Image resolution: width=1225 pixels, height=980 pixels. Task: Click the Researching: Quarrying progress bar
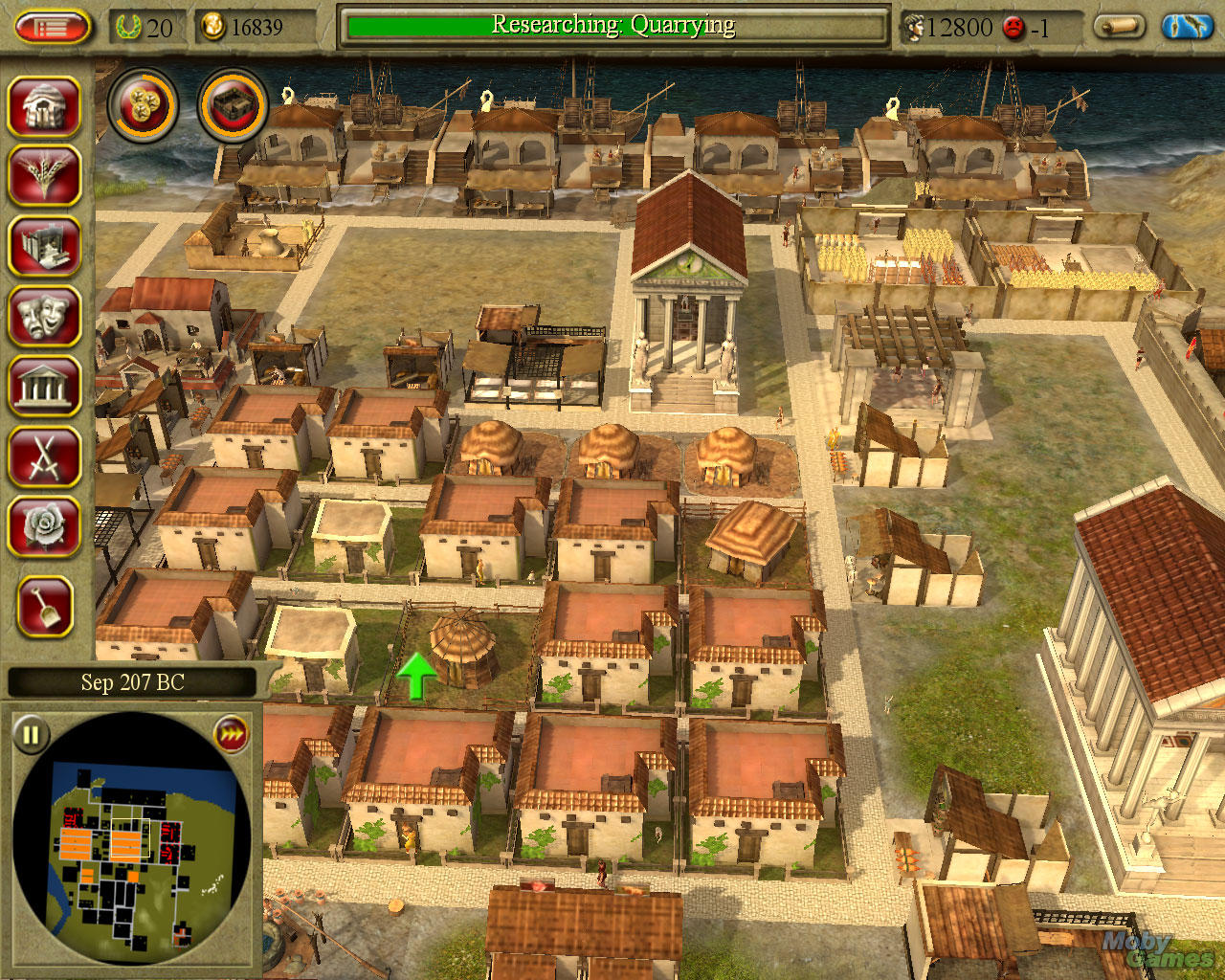coord(612,26)
